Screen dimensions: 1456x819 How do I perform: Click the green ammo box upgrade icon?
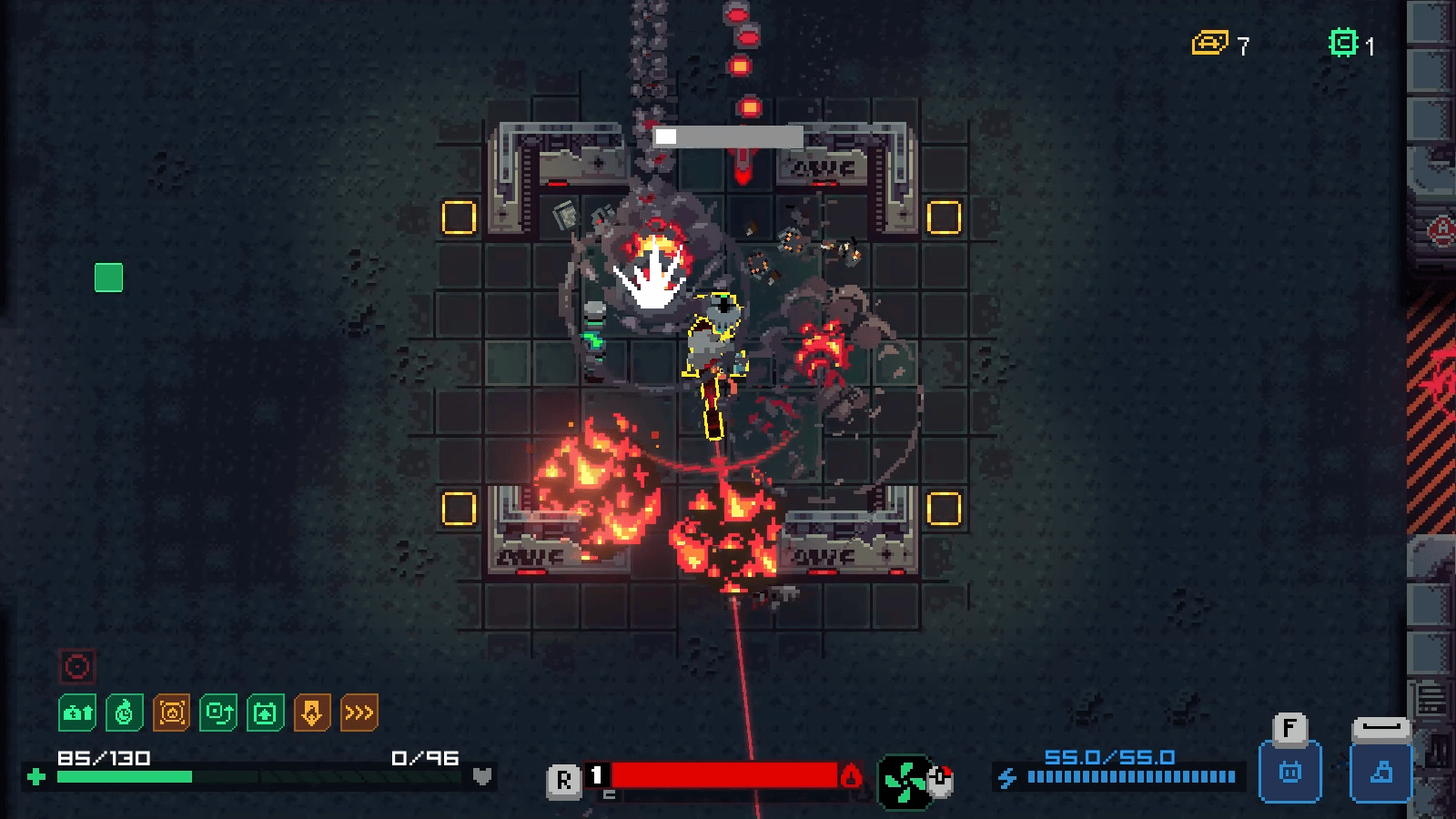click(x=77, y=713)
